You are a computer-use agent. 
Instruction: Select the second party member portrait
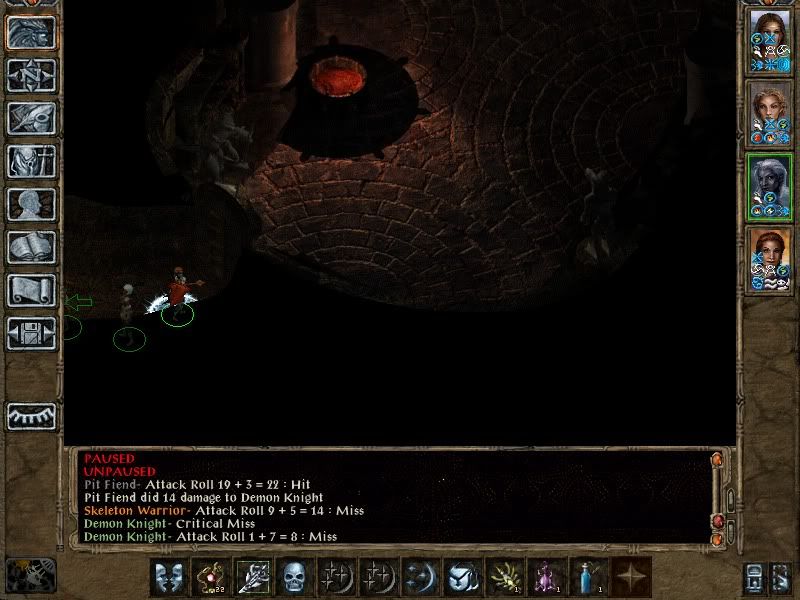(x=769, y=114)
